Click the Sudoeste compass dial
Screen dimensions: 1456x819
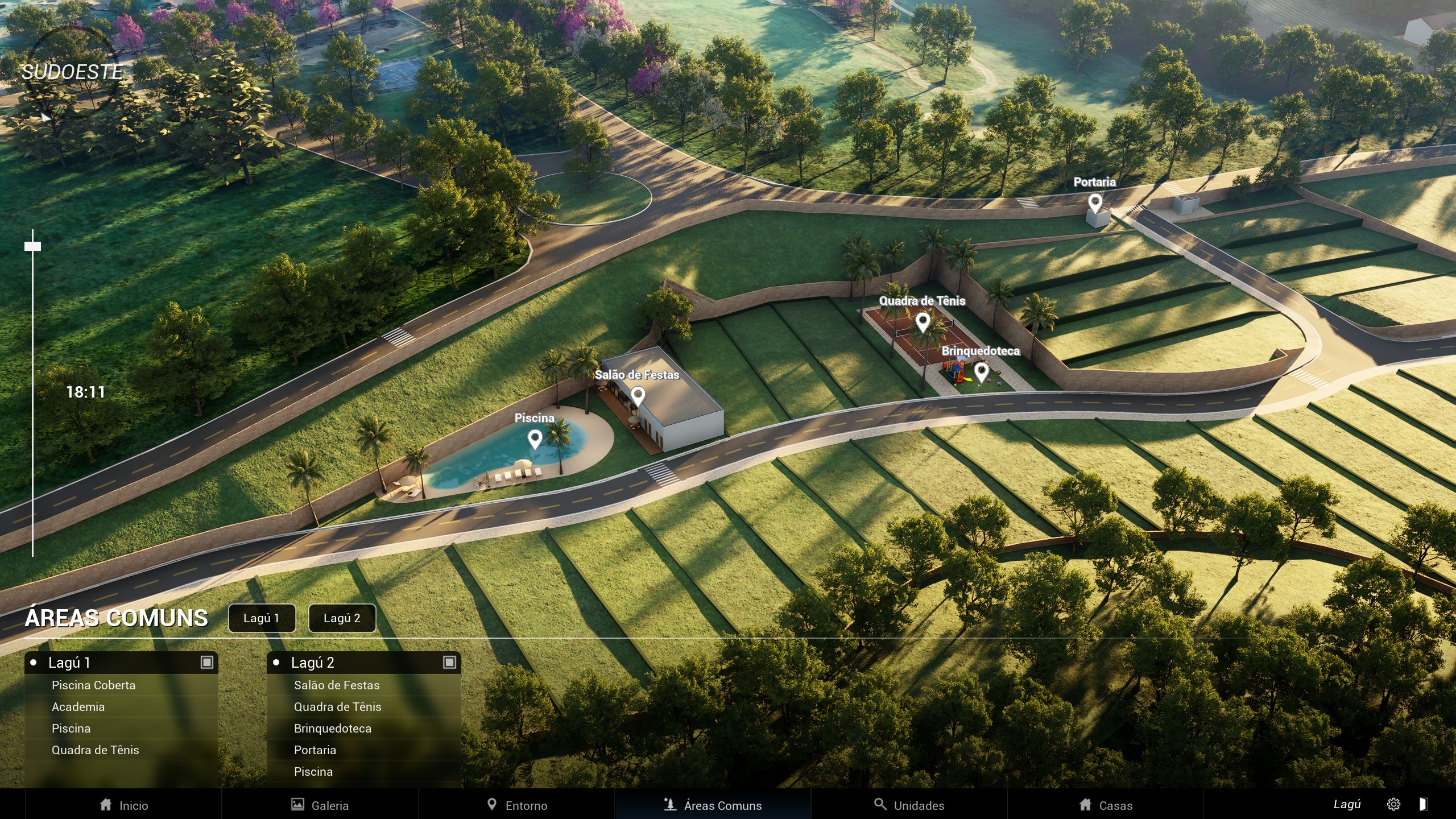point(72,72)
